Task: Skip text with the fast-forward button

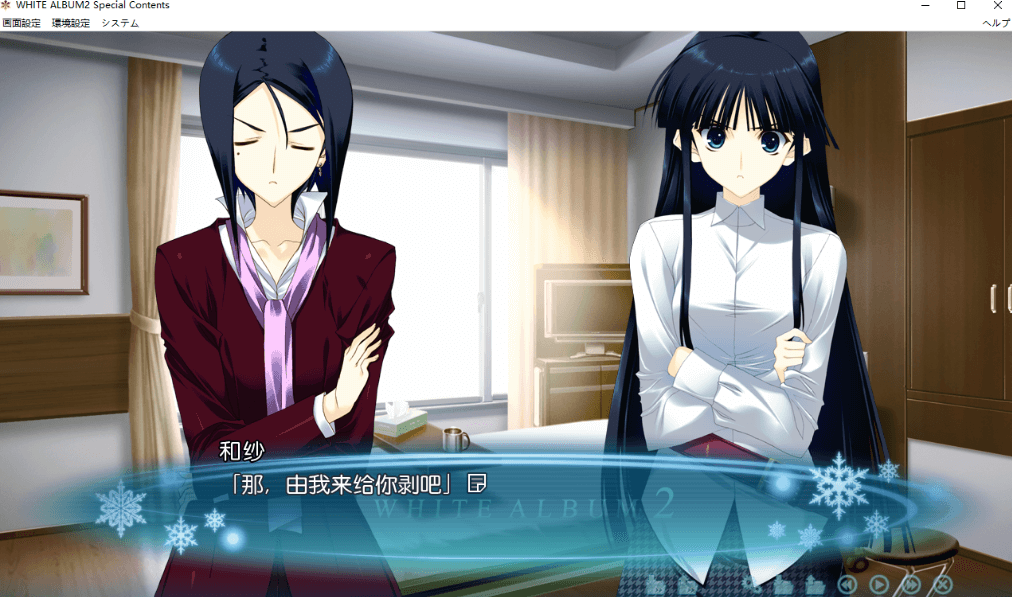Action: point(911,585)
